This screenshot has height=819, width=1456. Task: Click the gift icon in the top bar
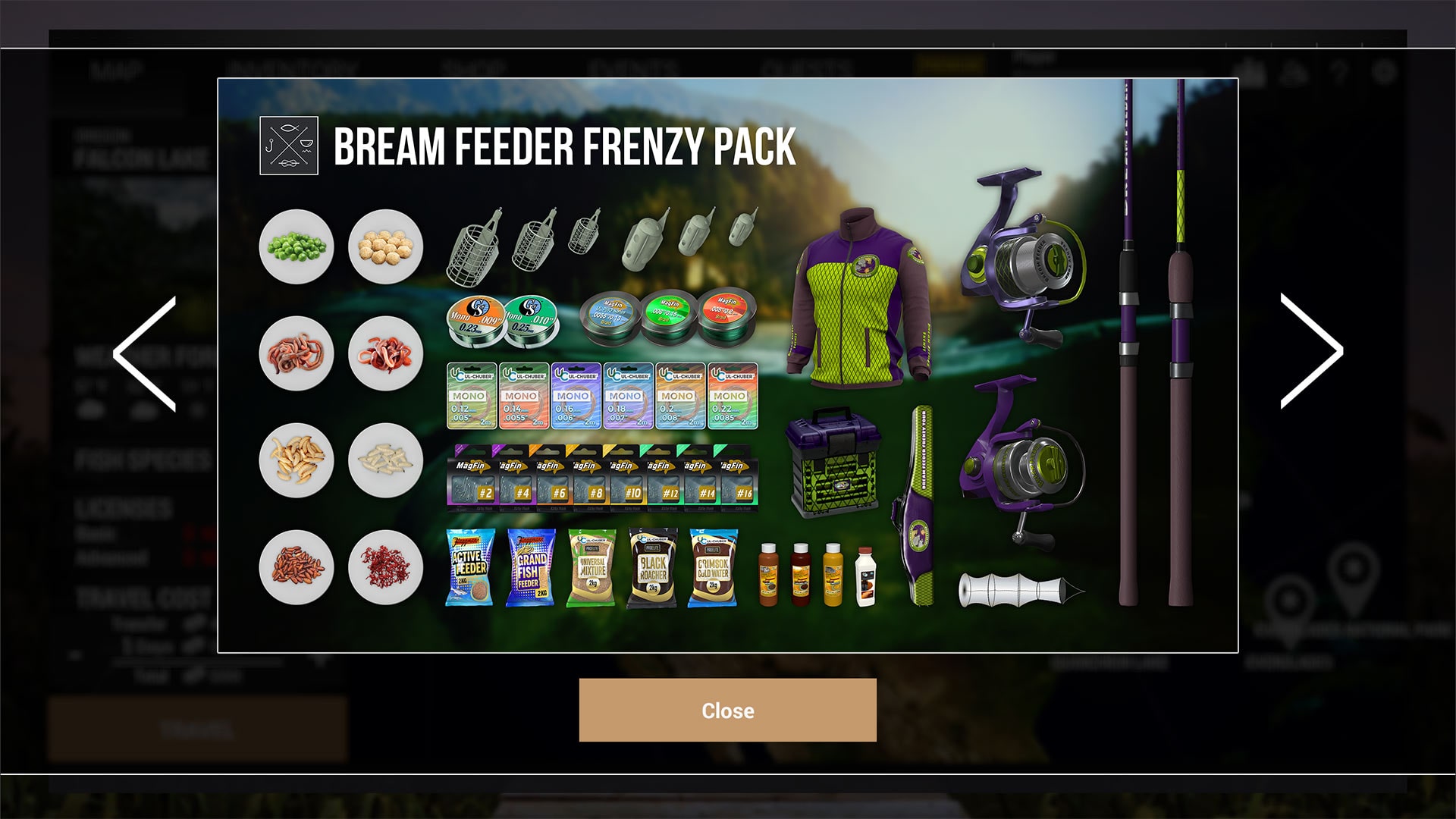coord(1255,71)
